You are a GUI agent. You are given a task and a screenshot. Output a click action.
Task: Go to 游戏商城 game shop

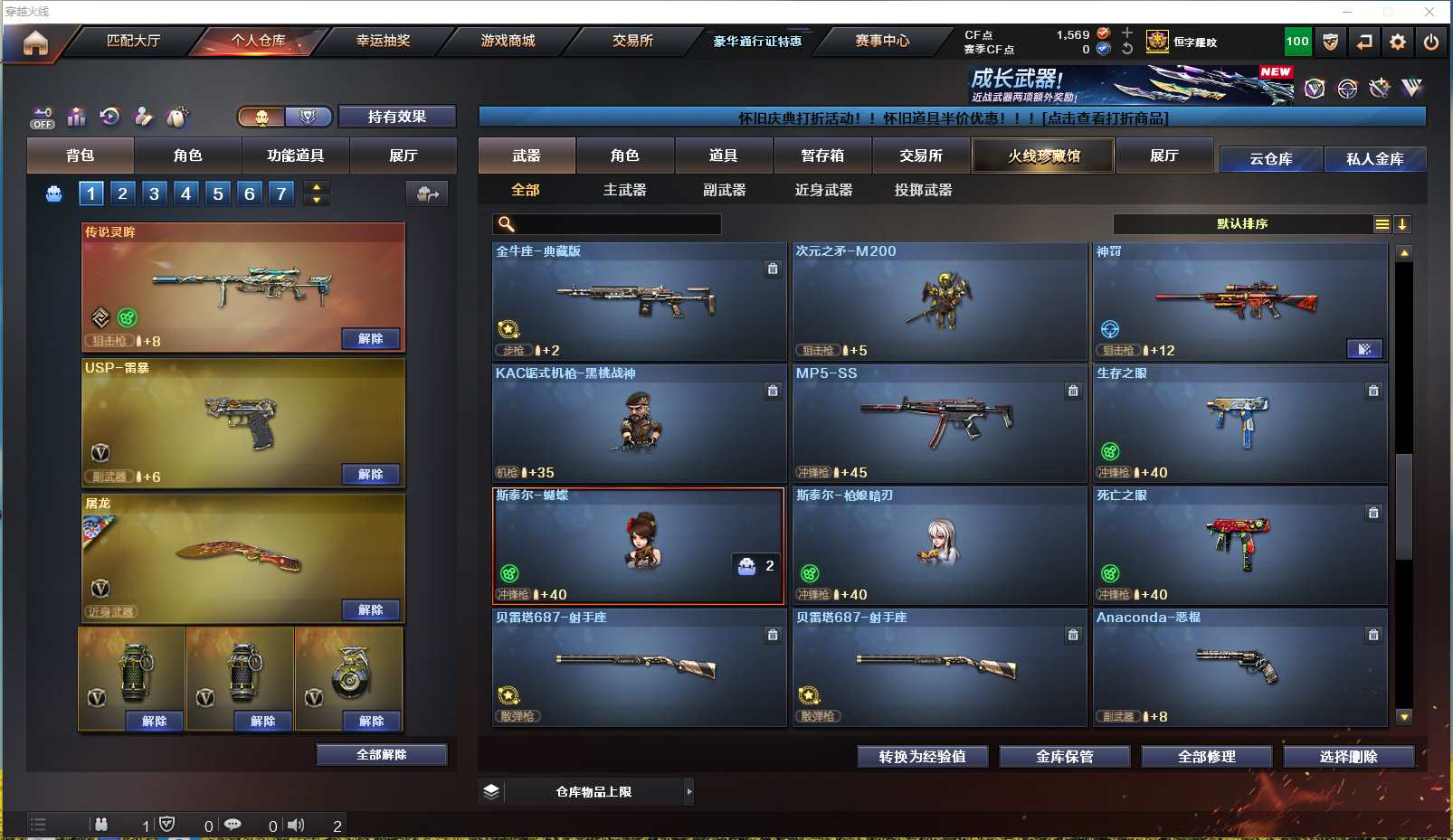click(508, 41)
